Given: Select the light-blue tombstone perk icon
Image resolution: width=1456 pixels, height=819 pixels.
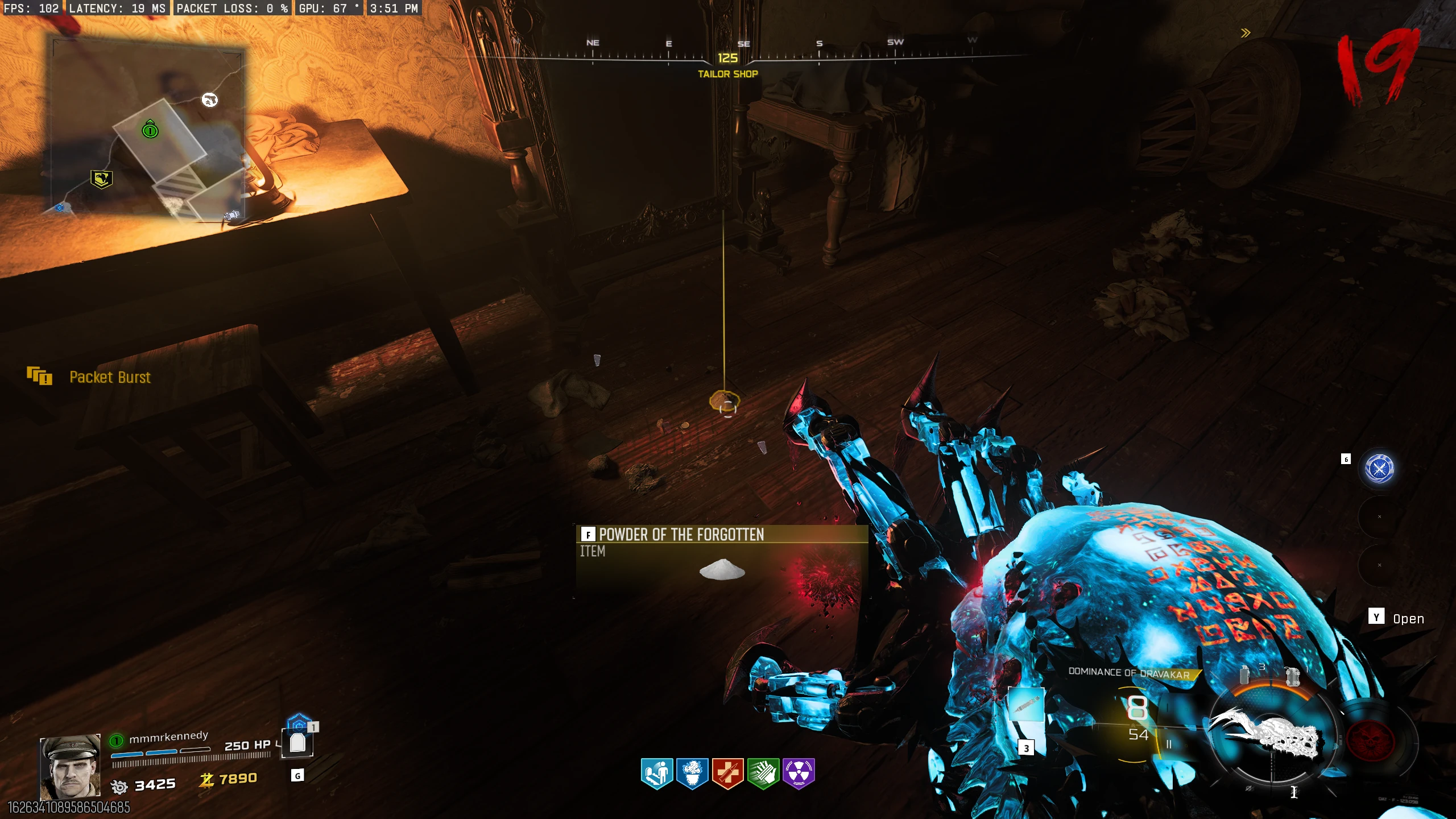Looking at the screenshot, I should (657, 773).
